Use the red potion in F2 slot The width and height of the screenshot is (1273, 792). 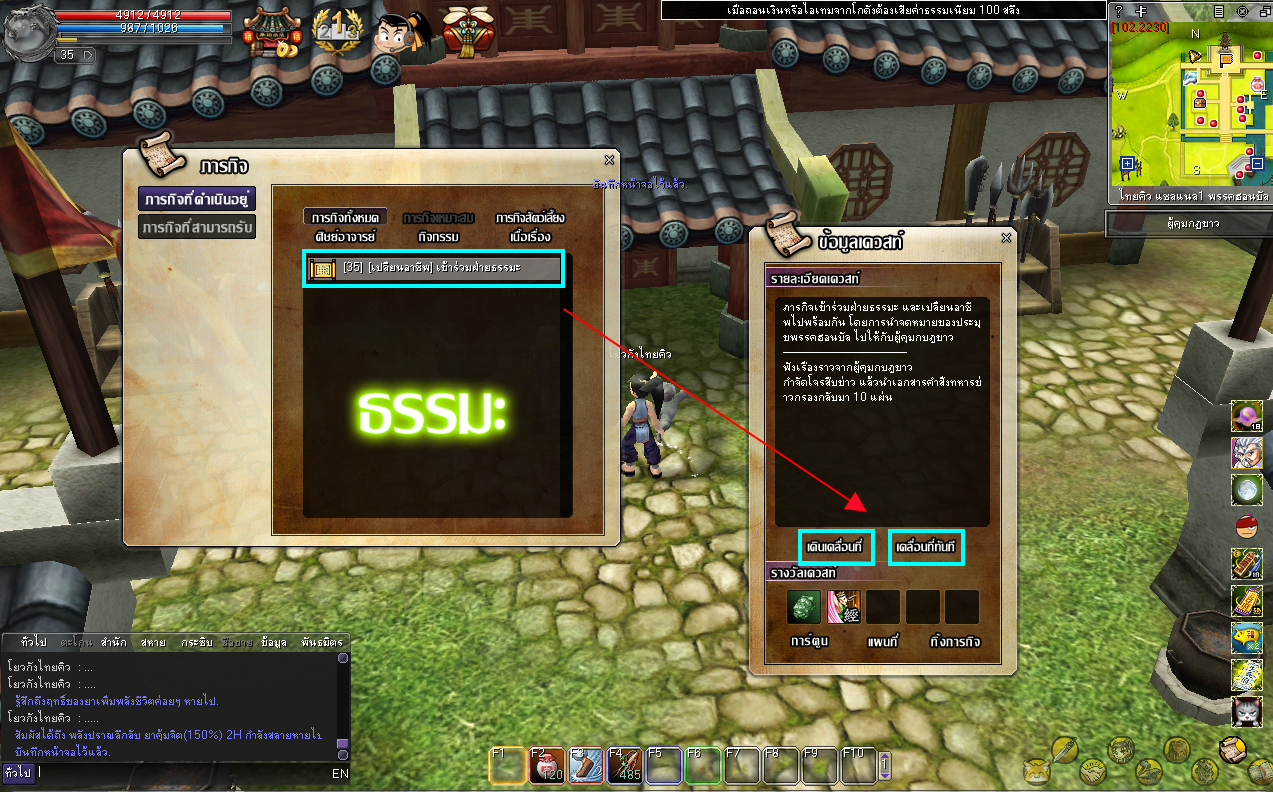click(x=546, y=767)
